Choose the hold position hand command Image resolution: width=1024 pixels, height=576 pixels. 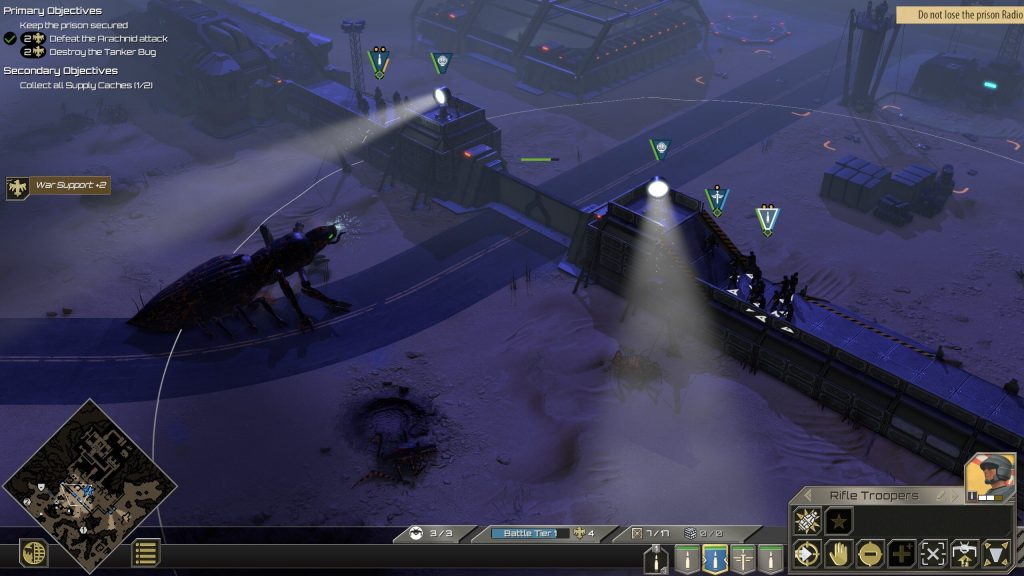[837, 553]
